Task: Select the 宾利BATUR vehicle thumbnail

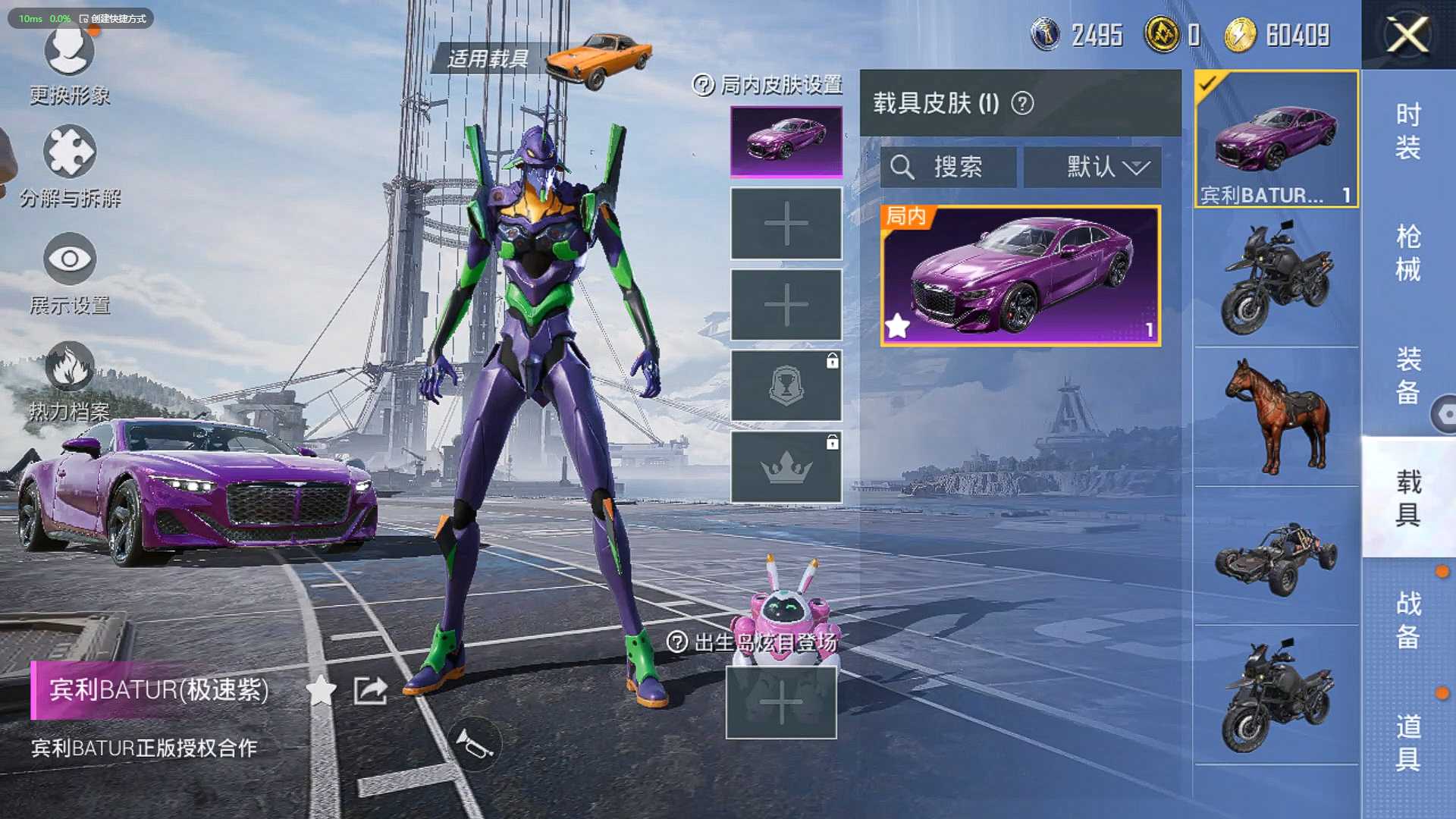Action: 1276,139
